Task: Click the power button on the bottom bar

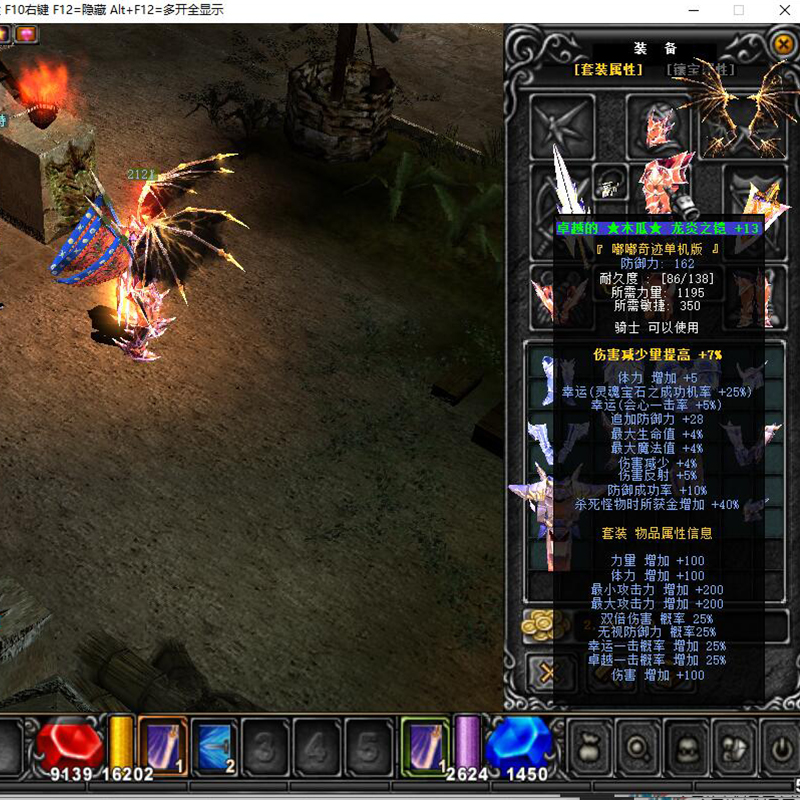Action: pos(781,746)
